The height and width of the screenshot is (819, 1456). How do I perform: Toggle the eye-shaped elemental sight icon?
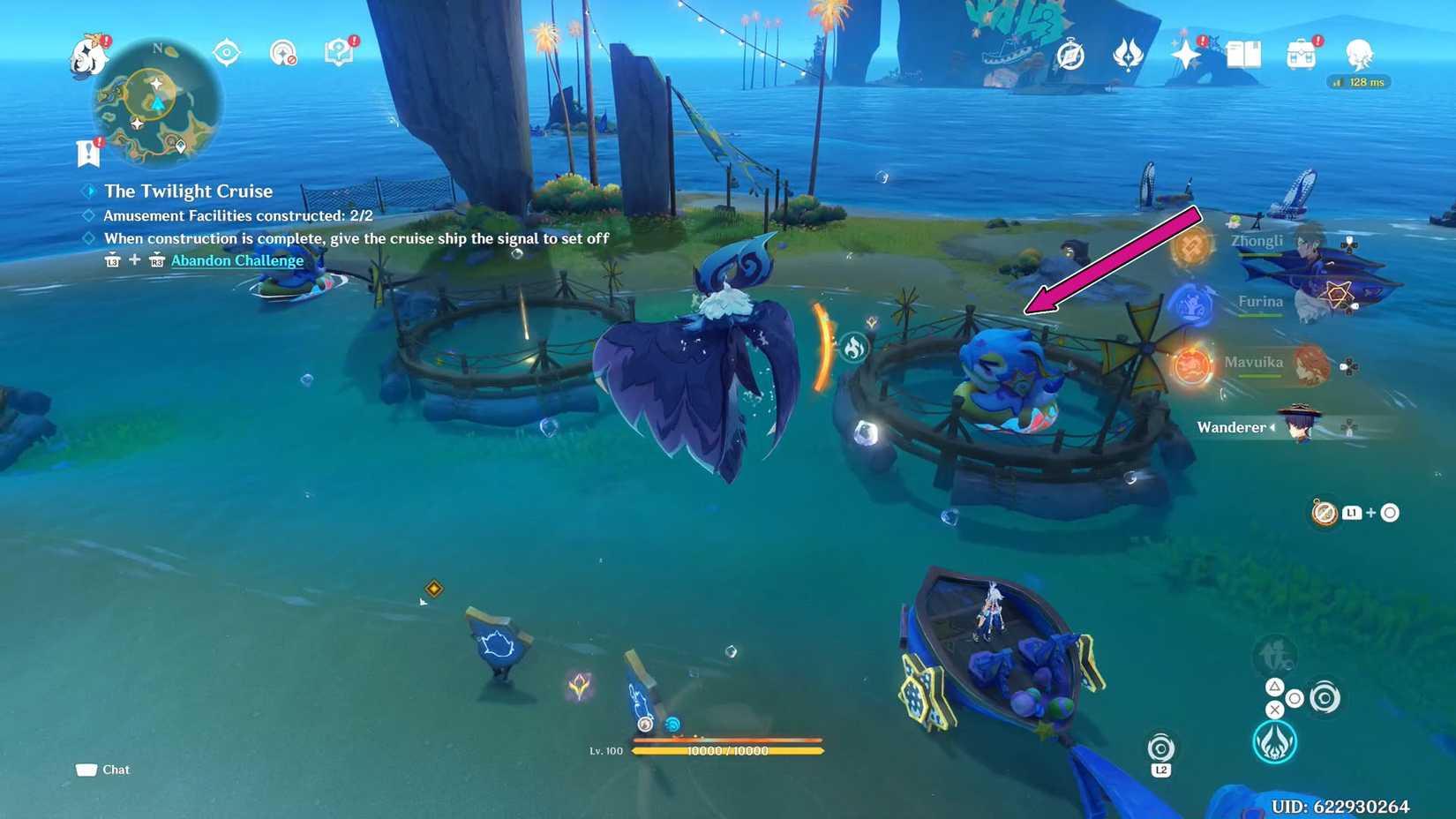pos(227,53)
